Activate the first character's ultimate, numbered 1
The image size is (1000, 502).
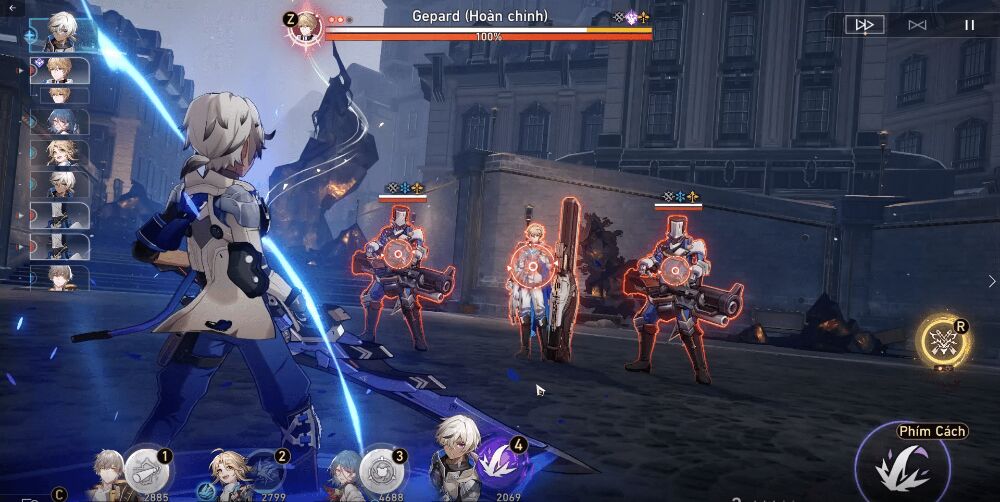pos(147,469)
